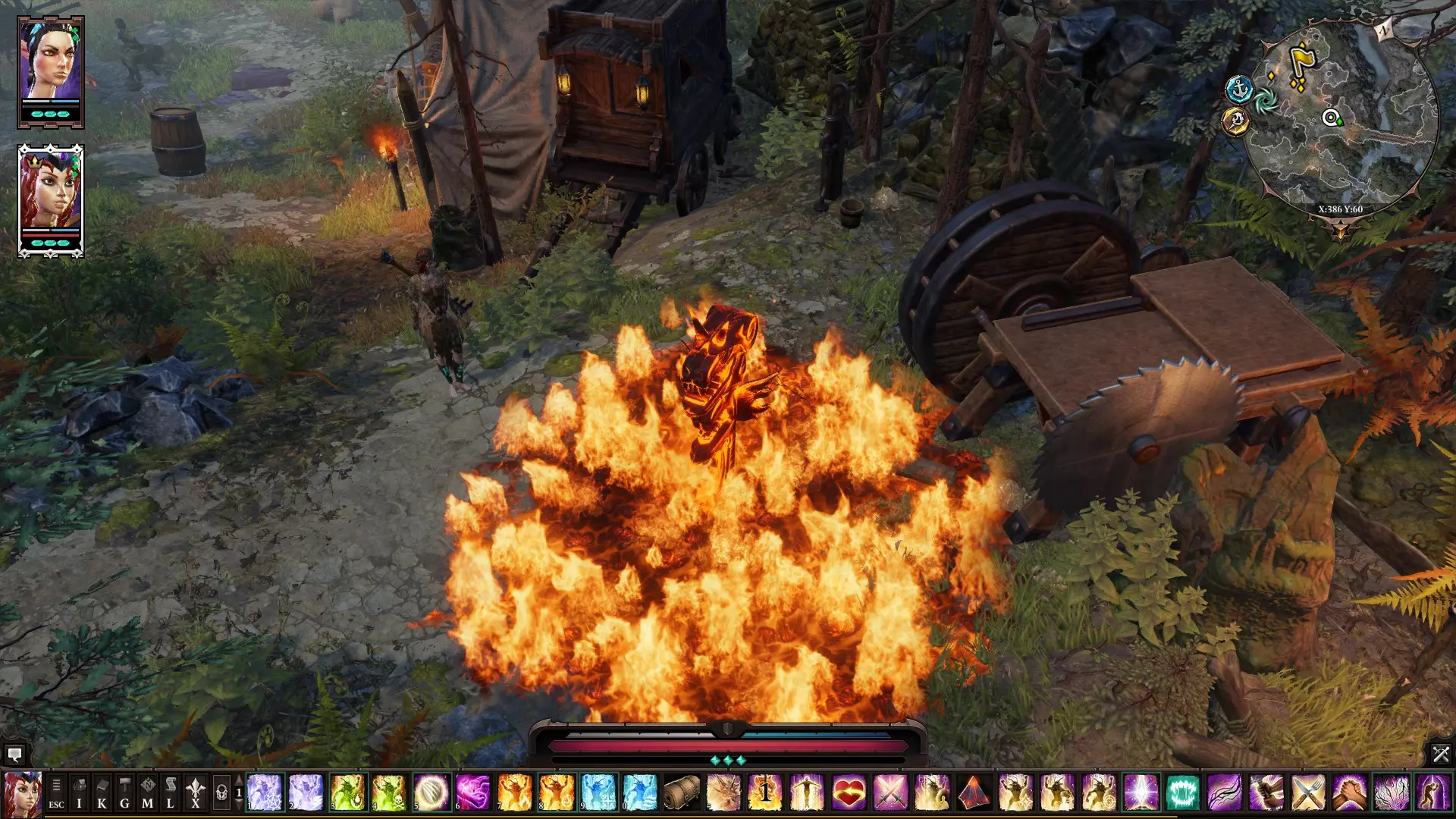Open the chat log speech bubble

[14, 755]
